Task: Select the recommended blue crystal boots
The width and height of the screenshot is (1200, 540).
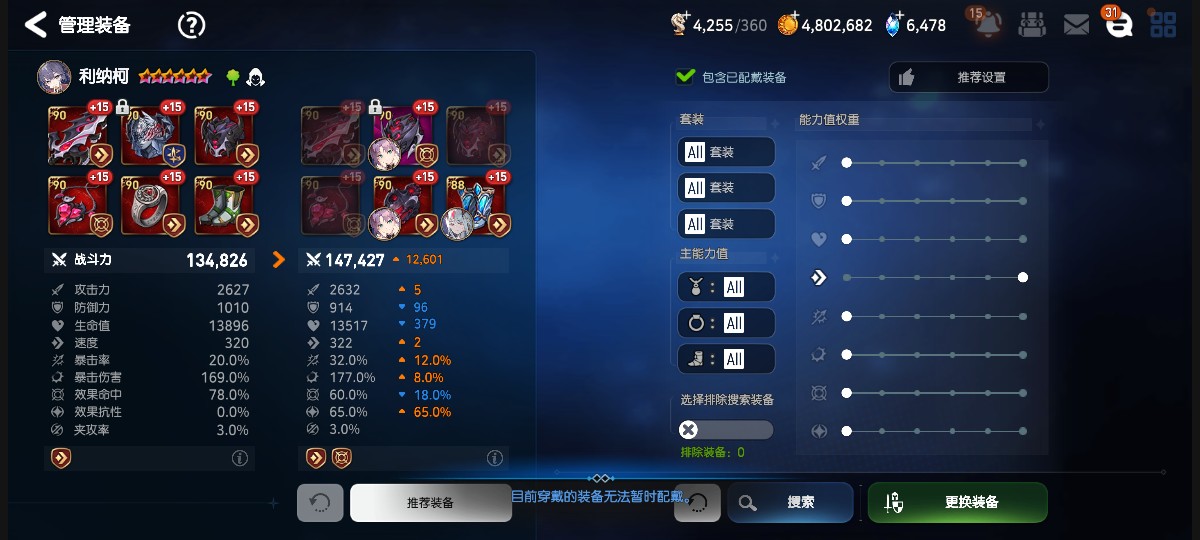Action: [478, 205]
